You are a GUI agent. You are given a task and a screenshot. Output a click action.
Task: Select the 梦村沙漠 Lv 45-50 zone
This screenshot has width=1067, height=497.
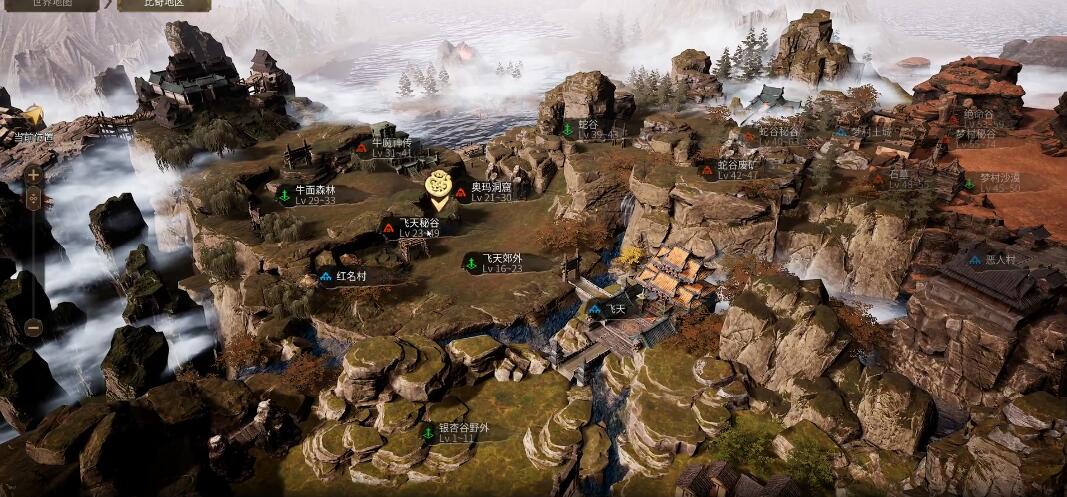coord(992,183)
